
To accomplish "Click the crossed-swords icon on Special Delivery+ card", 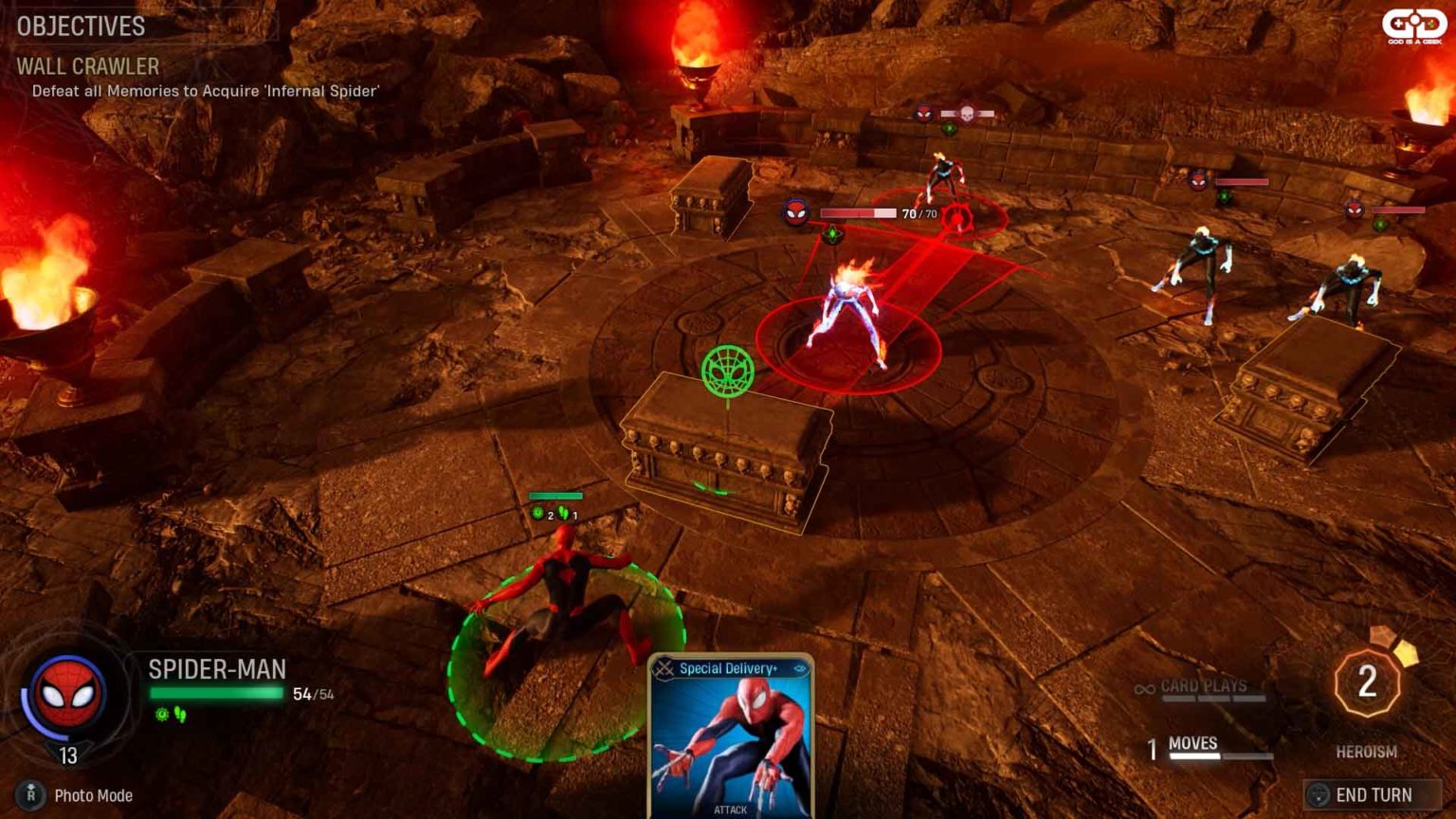I will pyautogui.click(x=664, y=667).
